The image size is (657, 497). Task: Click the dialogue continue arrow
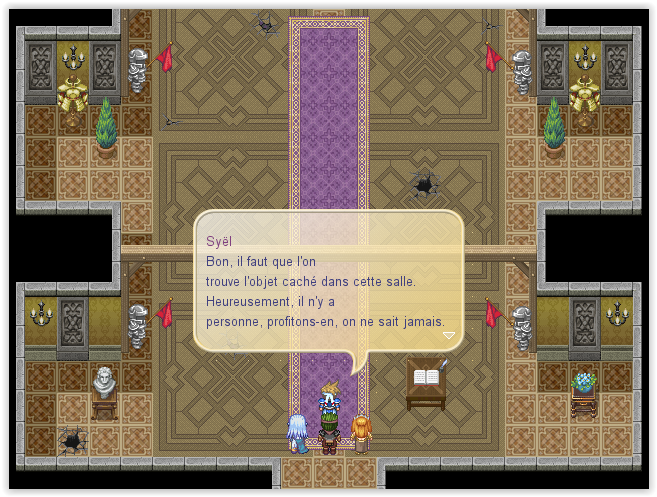pyautogui.click(x=449, y=336)
